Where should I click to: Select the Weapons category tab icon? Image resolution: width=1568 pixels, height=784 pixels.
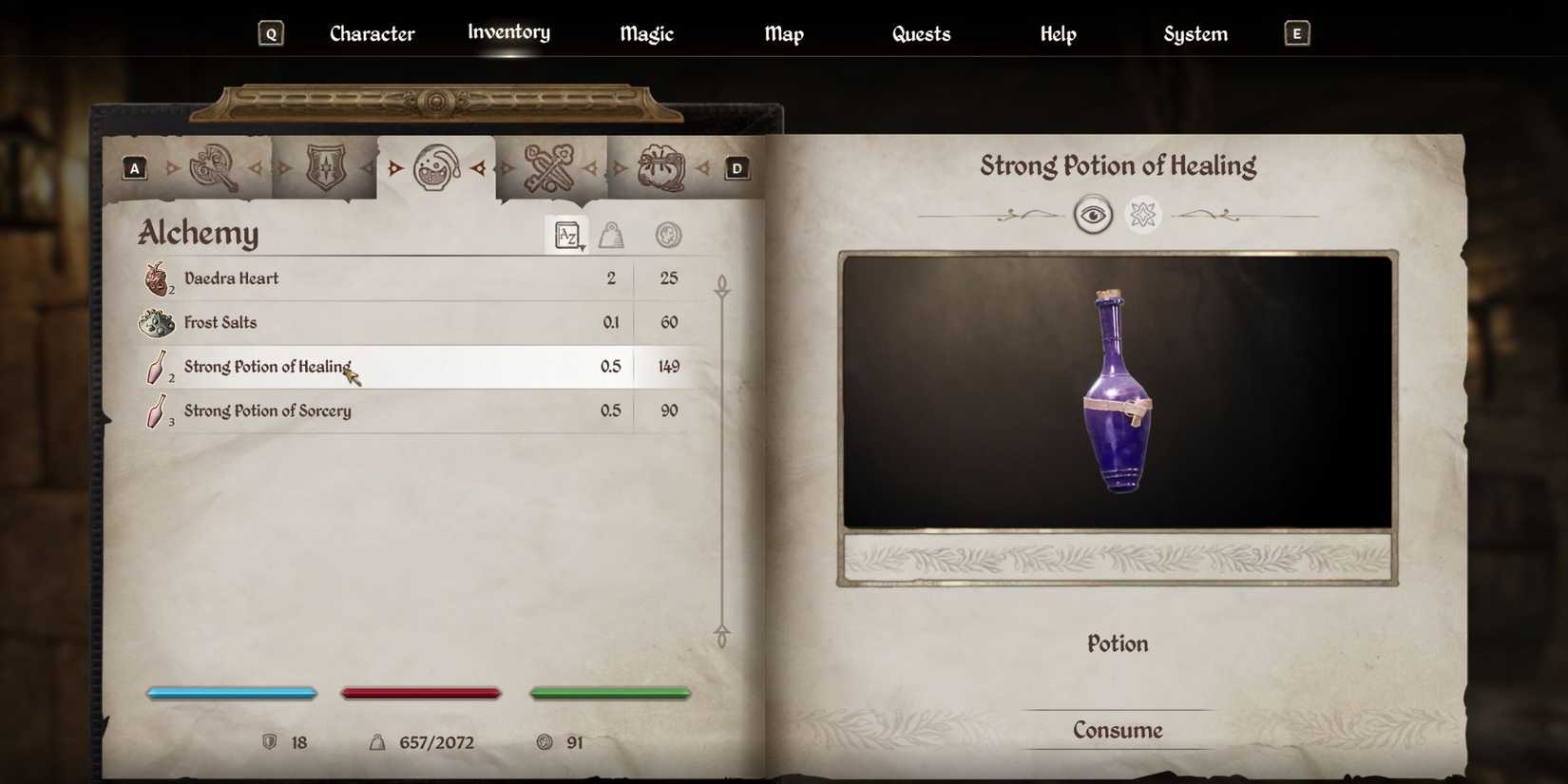click(x=216, y=166)
